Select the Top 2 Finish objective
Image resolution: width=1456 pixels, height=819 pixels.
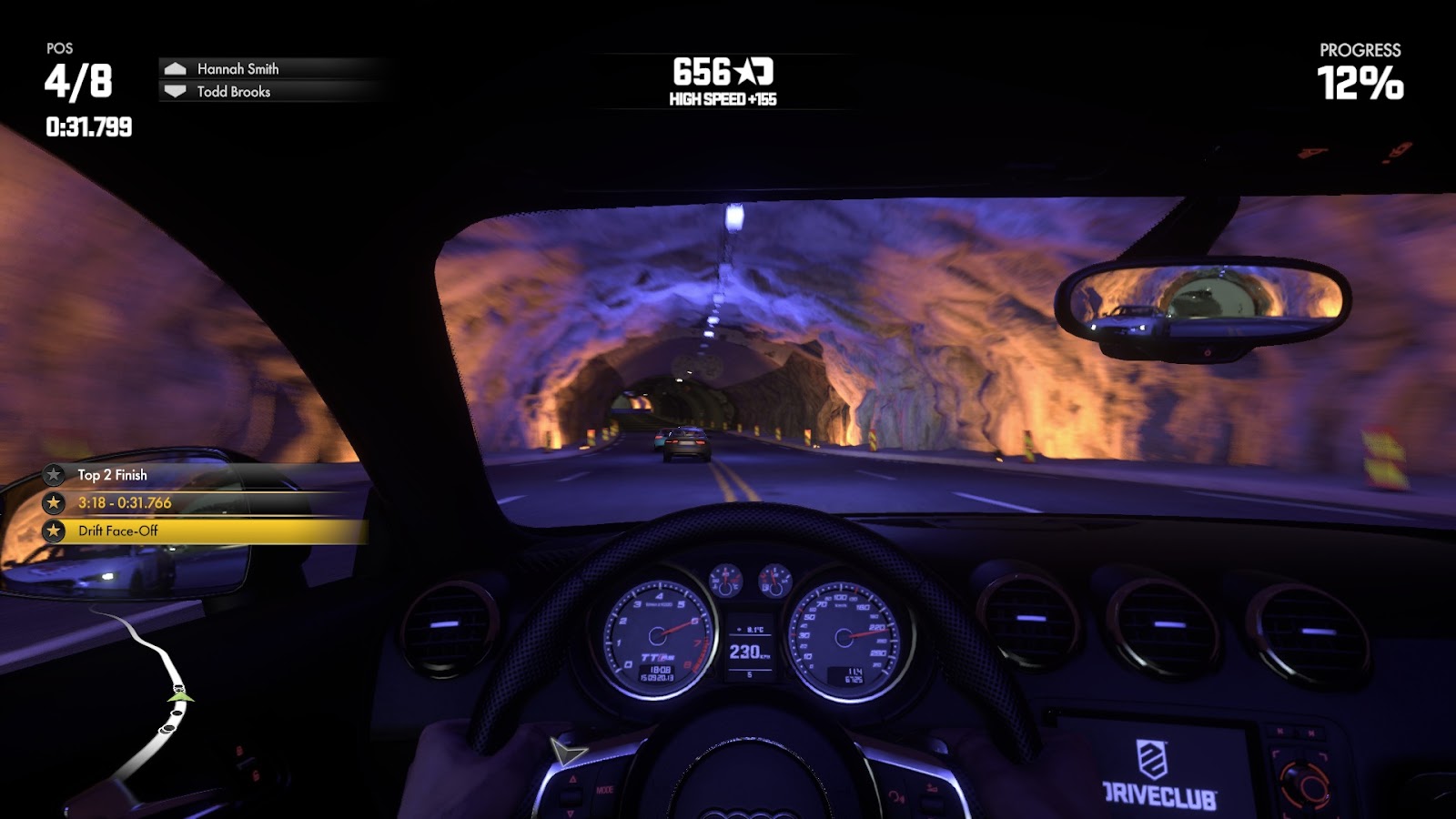click(112, 475)
